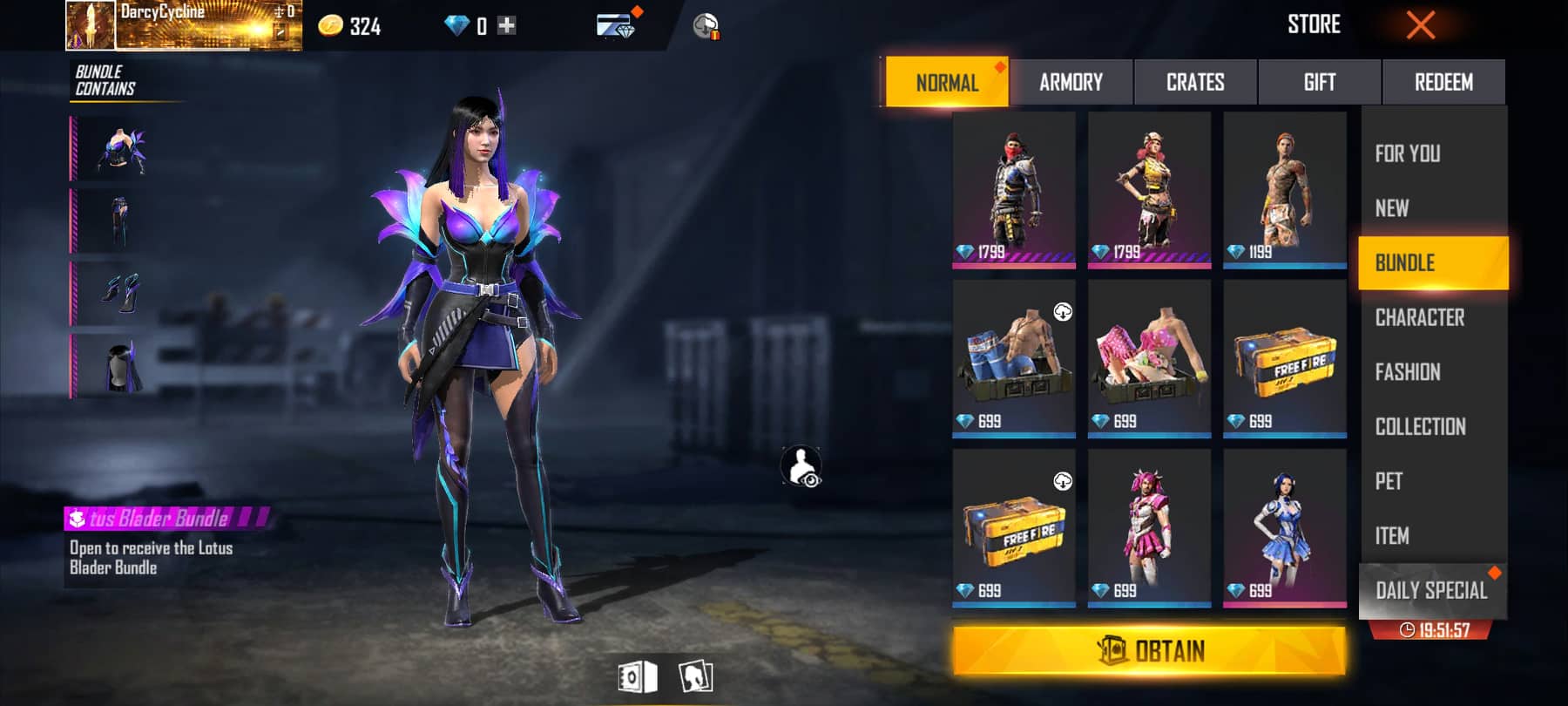The width and height of the screenshot is (1568, 706).
Task: Go to the Redeem tab
Action: (x=1443, y=83)
